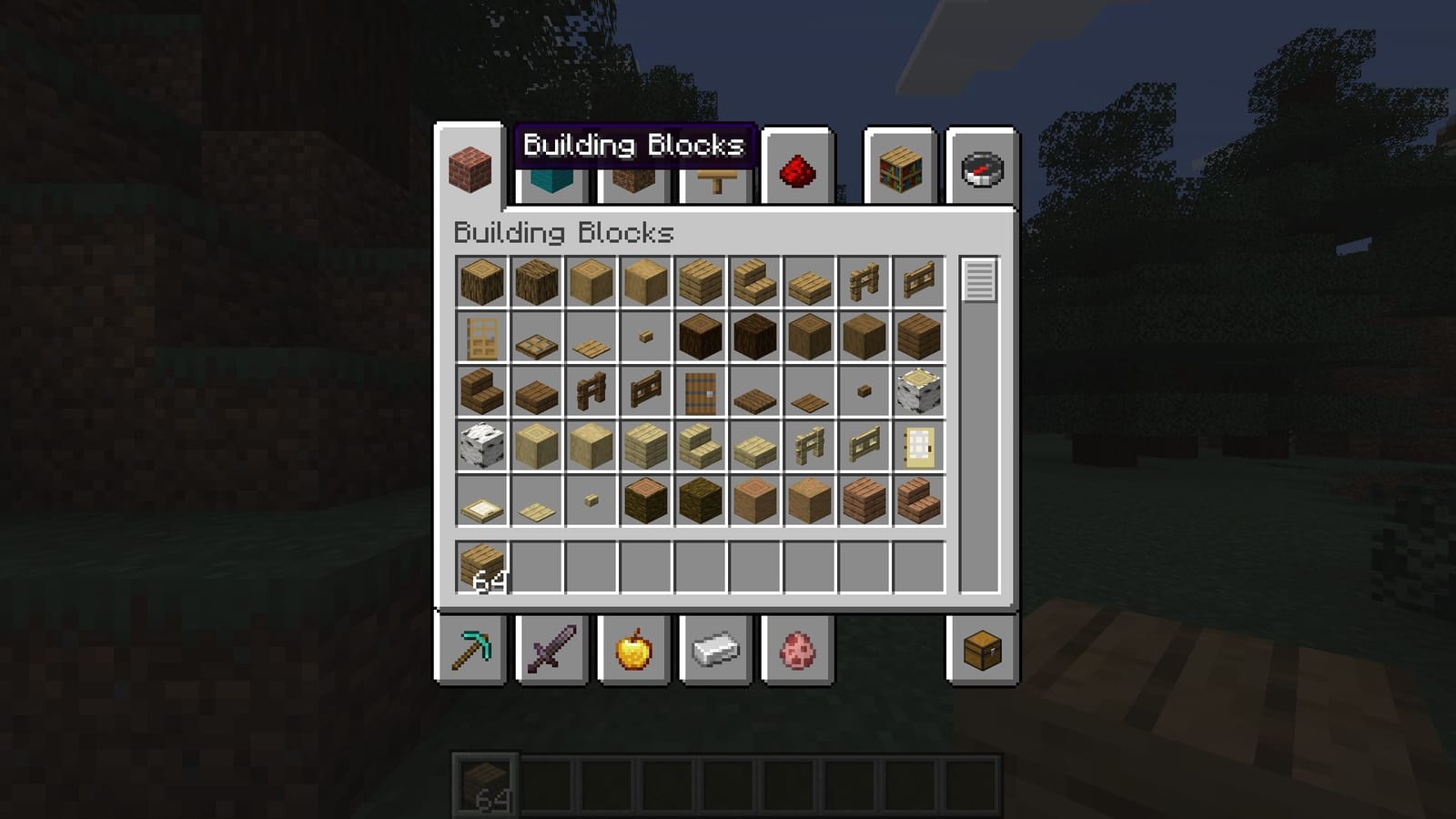Pick up the Oak Door item
The width and height of the screenshot is (1456, 819).
480,335
